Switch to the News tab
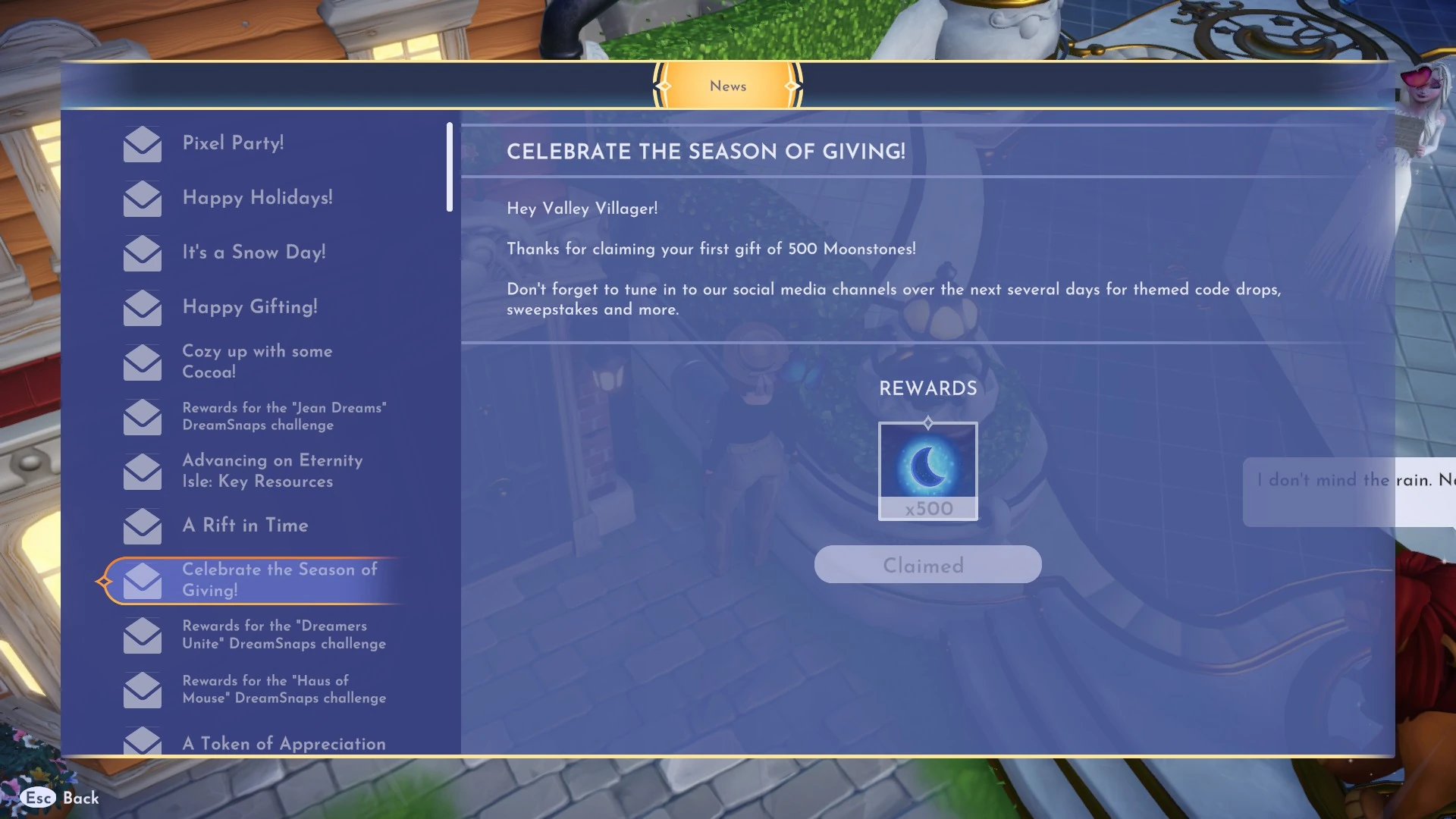This screenshot has width=1456, height=819. [x=727, y=86]
